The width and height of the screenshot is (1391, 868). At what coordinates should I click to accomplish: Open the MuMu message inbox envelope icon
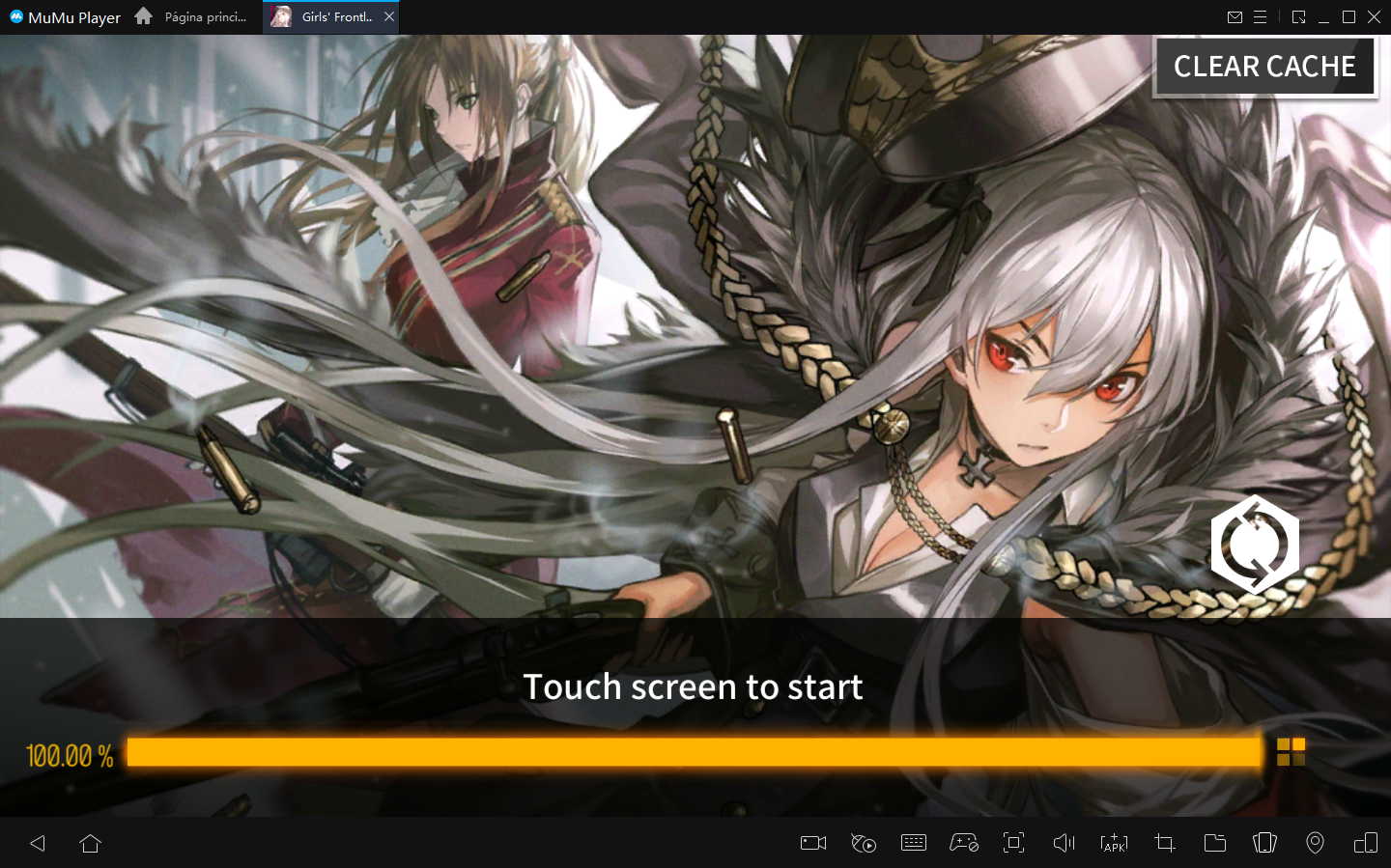(1235, 16)
